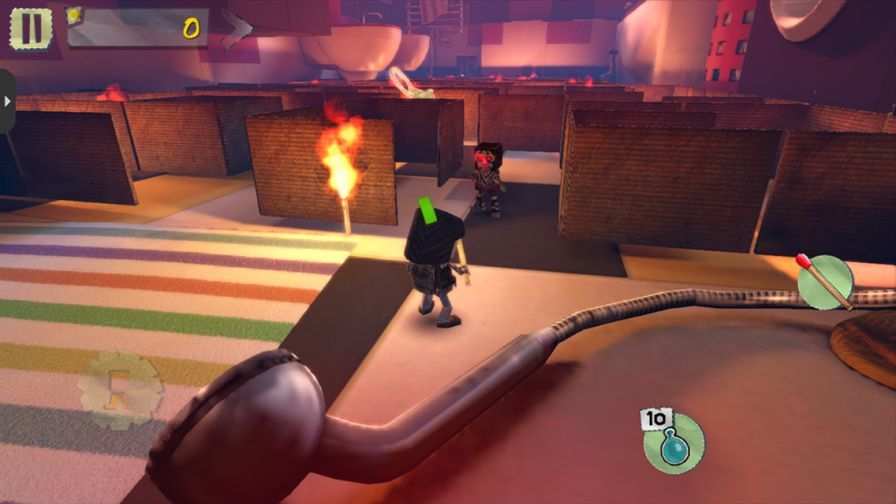Pause the game with the pause button
The image size is (896, 504).
point(31,27)
